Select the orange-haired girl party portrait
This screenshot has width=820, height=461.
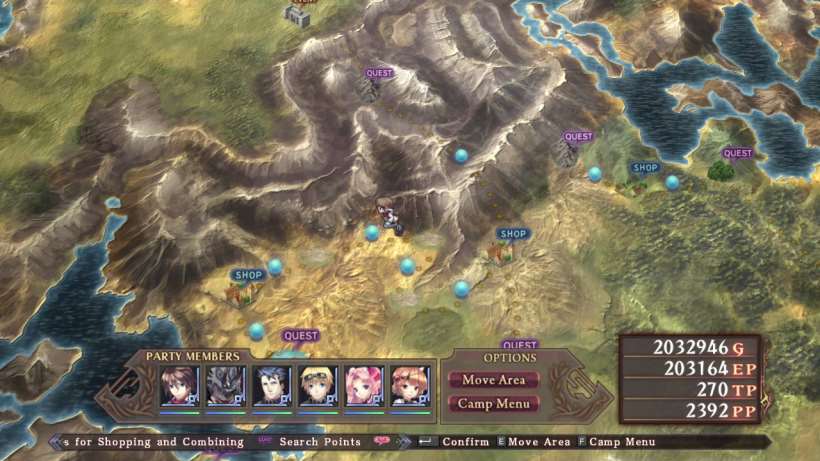click(410, 386)
